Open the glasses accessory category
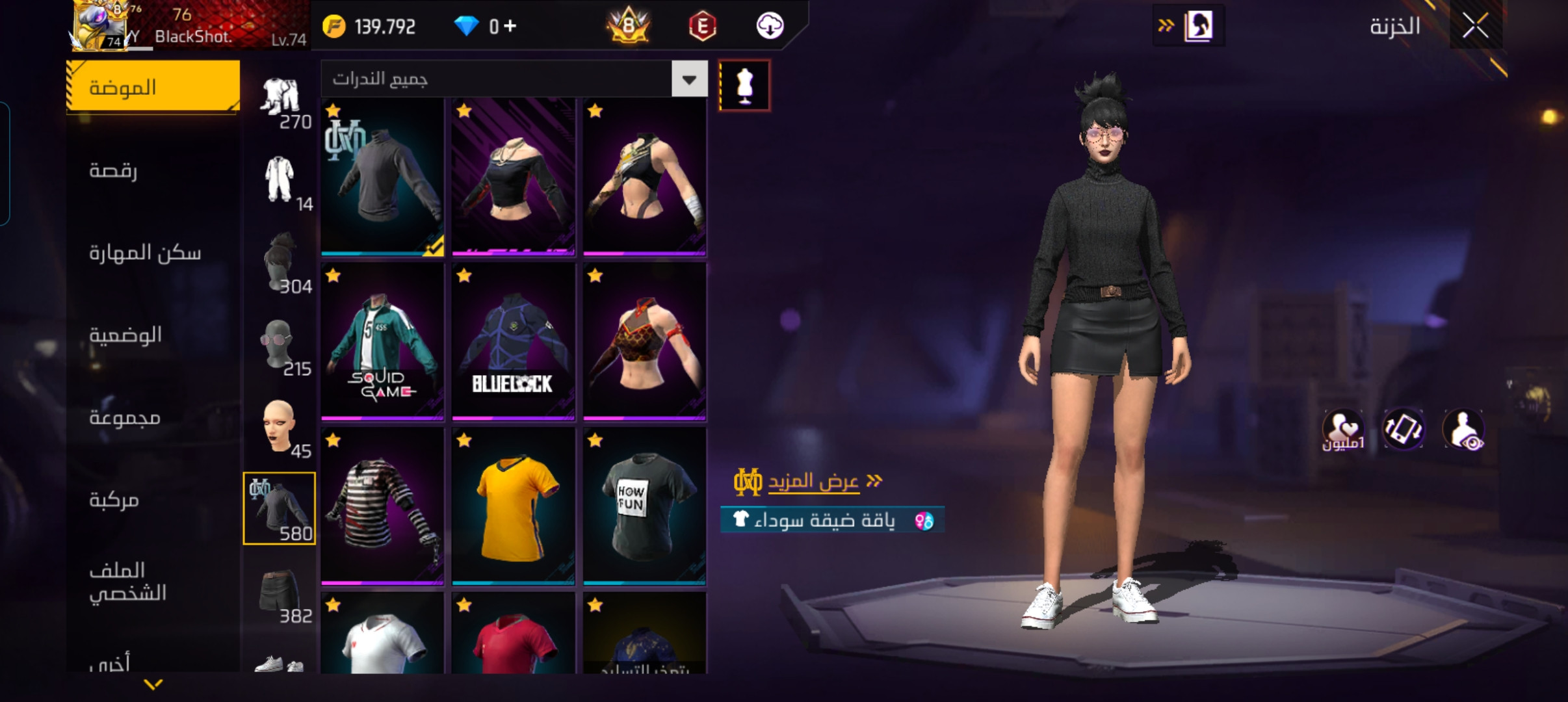This screenshot has width=1568, height=702. point(280,344)
